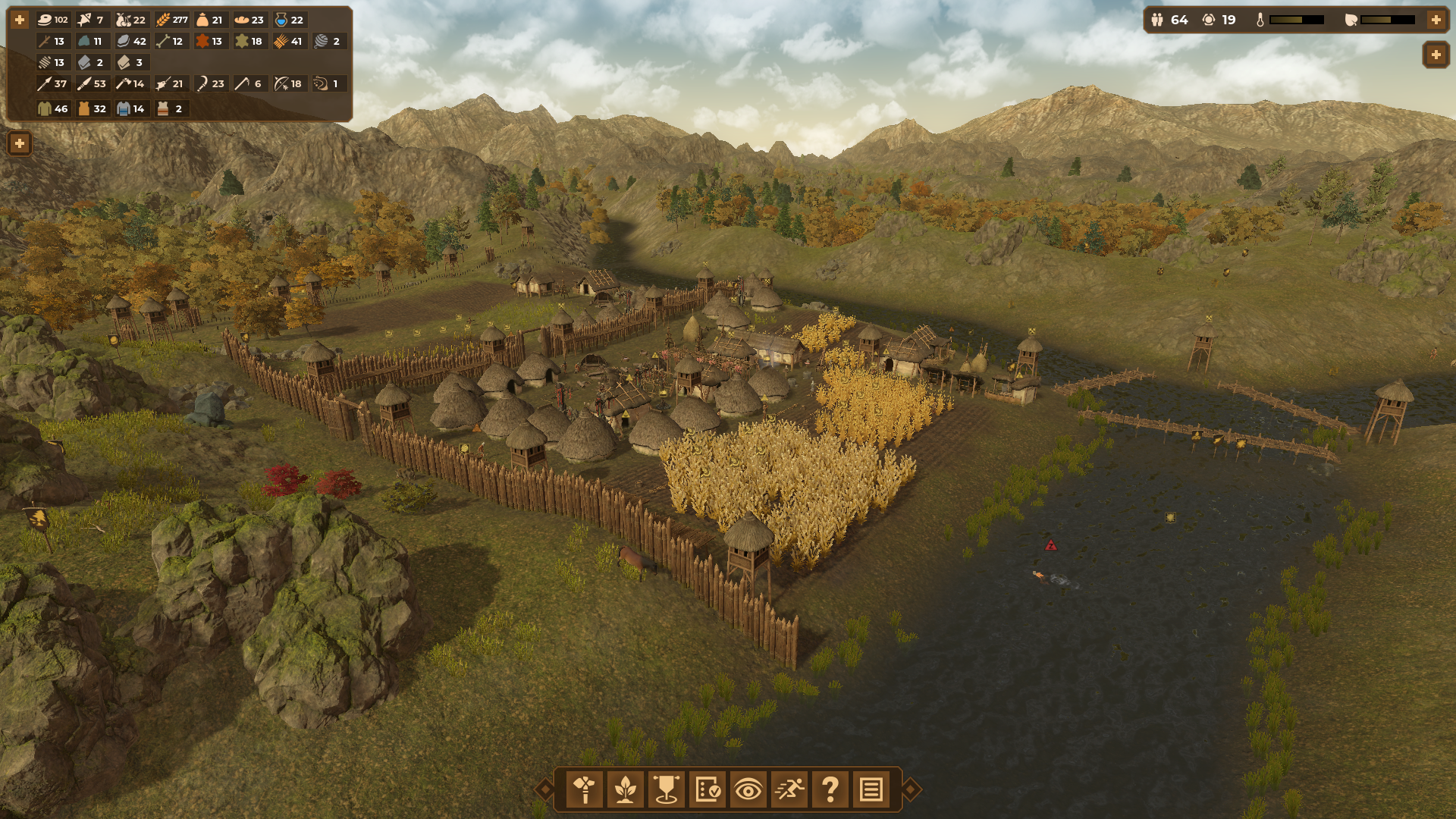Select the banner marker tool
This screenshot has height=819, width=1456.
tap(667, 789)
